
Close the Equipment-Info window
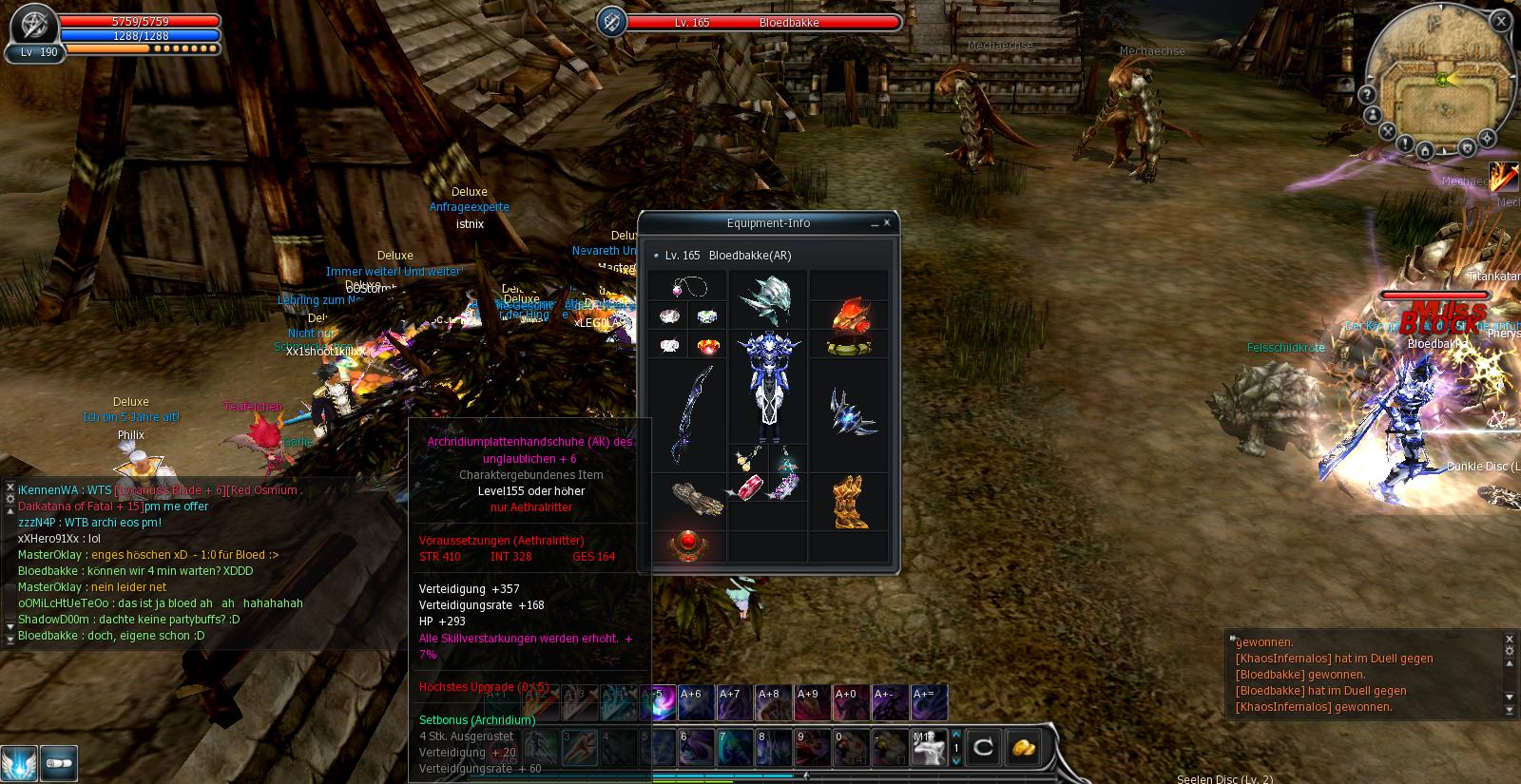coord(887,223)
